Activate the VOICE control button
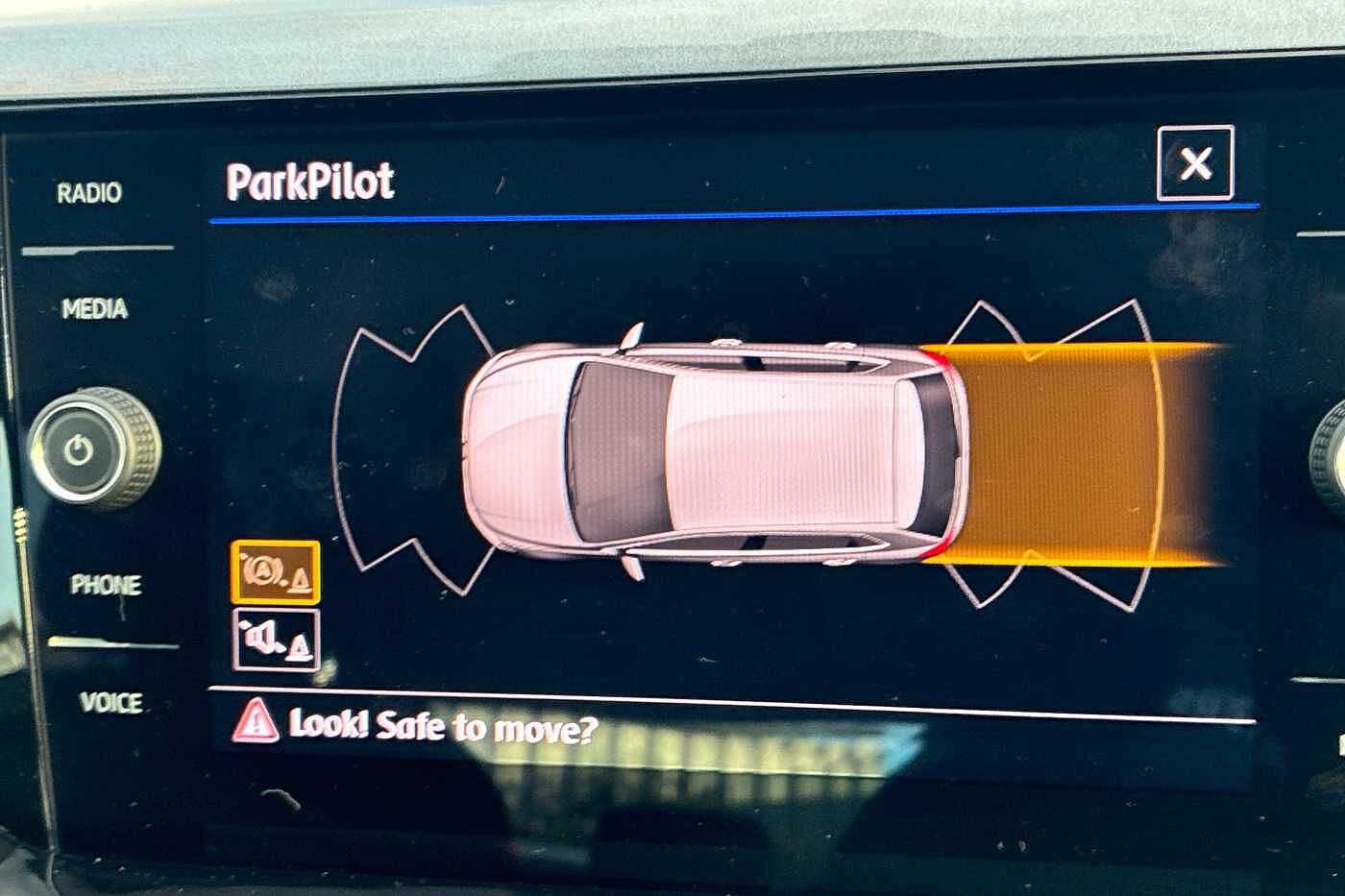The image size is (1345, 896). point(110,703)
